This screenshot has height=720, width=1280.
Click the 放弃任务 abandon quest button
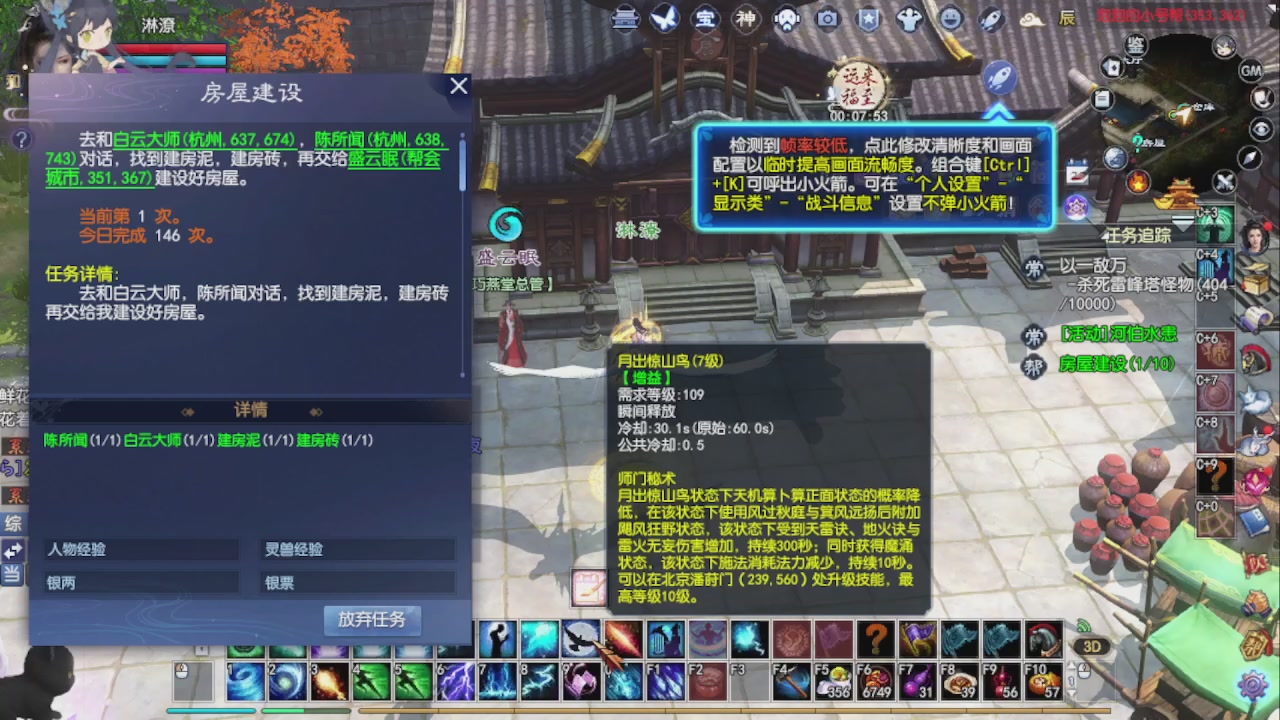tap(374, 620)
